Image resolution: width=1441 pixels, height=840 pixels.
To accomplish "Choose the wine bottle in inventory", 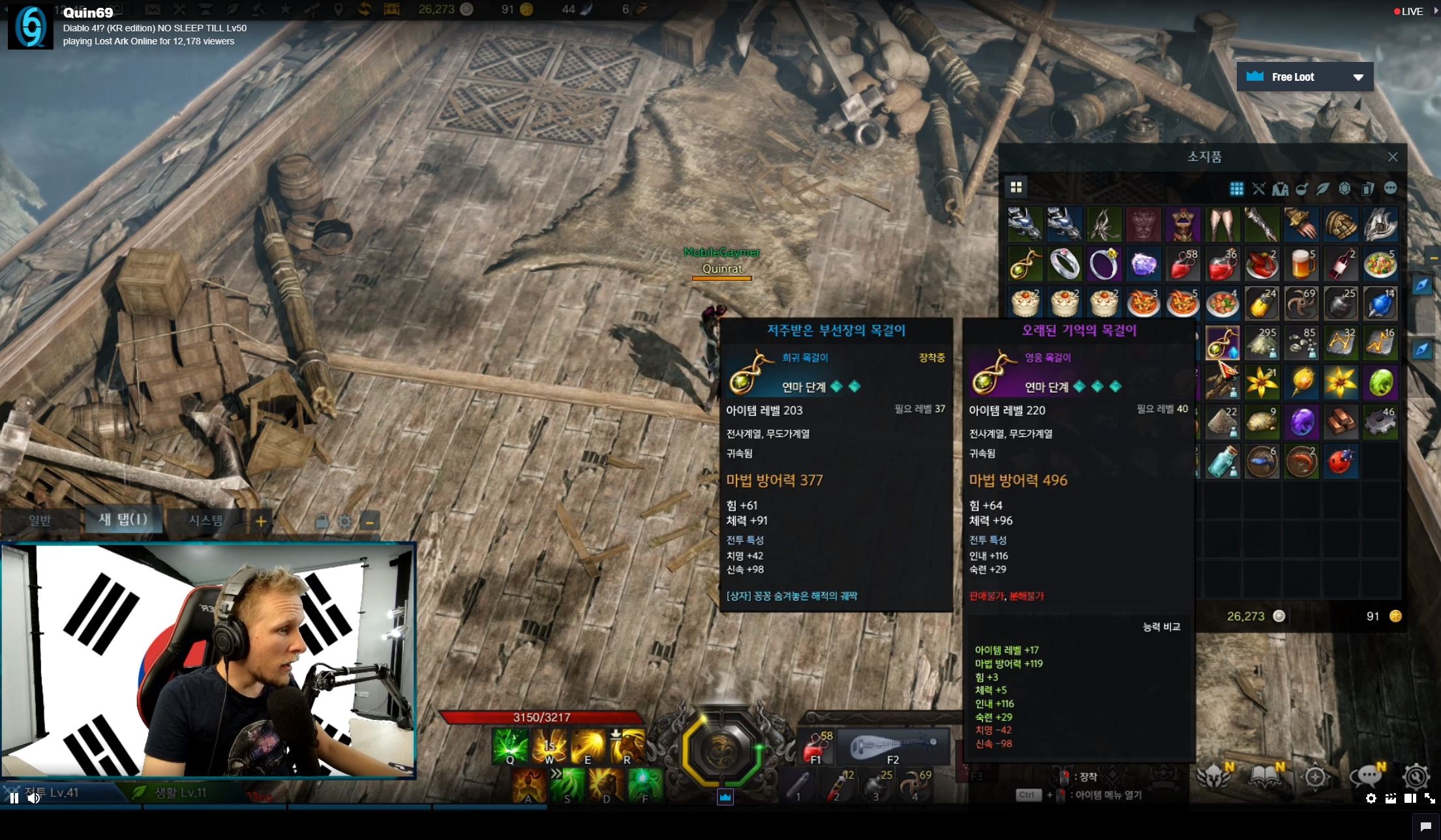I will pos(1341,264).
